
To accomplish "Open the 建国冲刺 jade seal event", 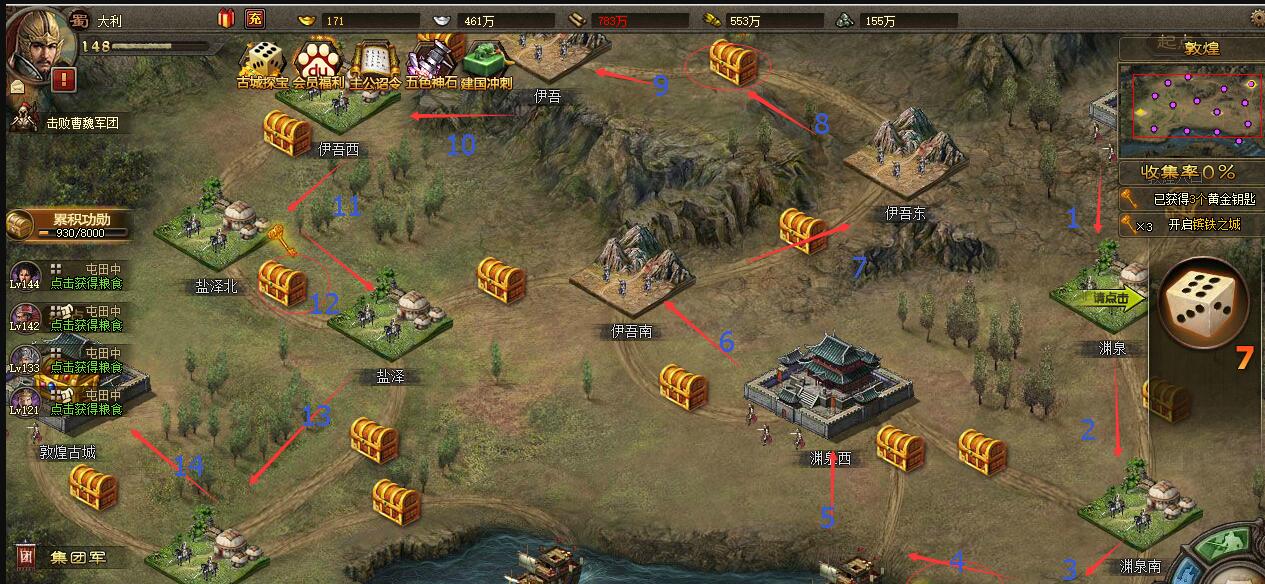I will [x=486, y=62].
